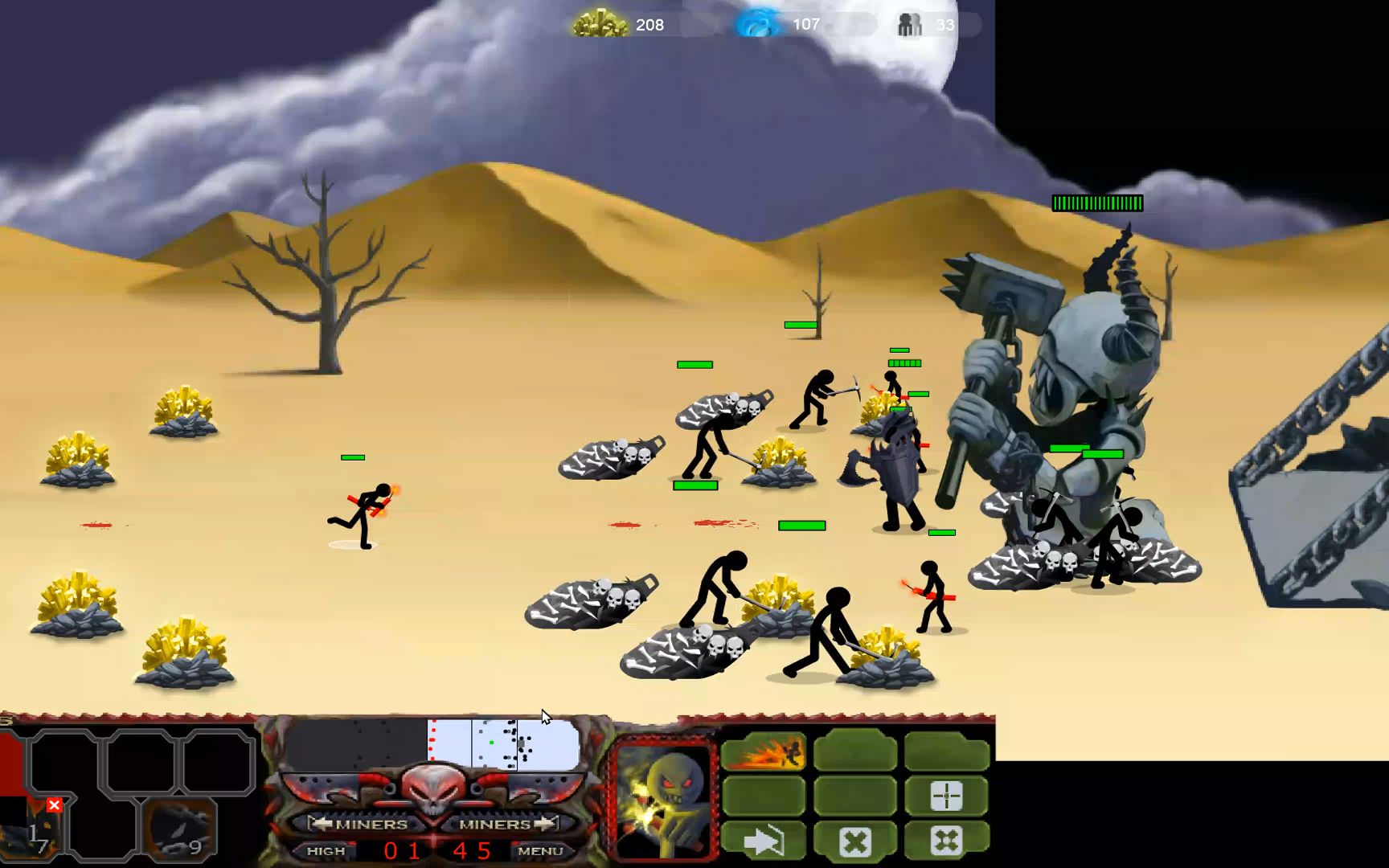Image resolution: width=1389 pixels, height=868 pixels.
Task: Activate the fiery explosion ability
Action: coord(763,753)
